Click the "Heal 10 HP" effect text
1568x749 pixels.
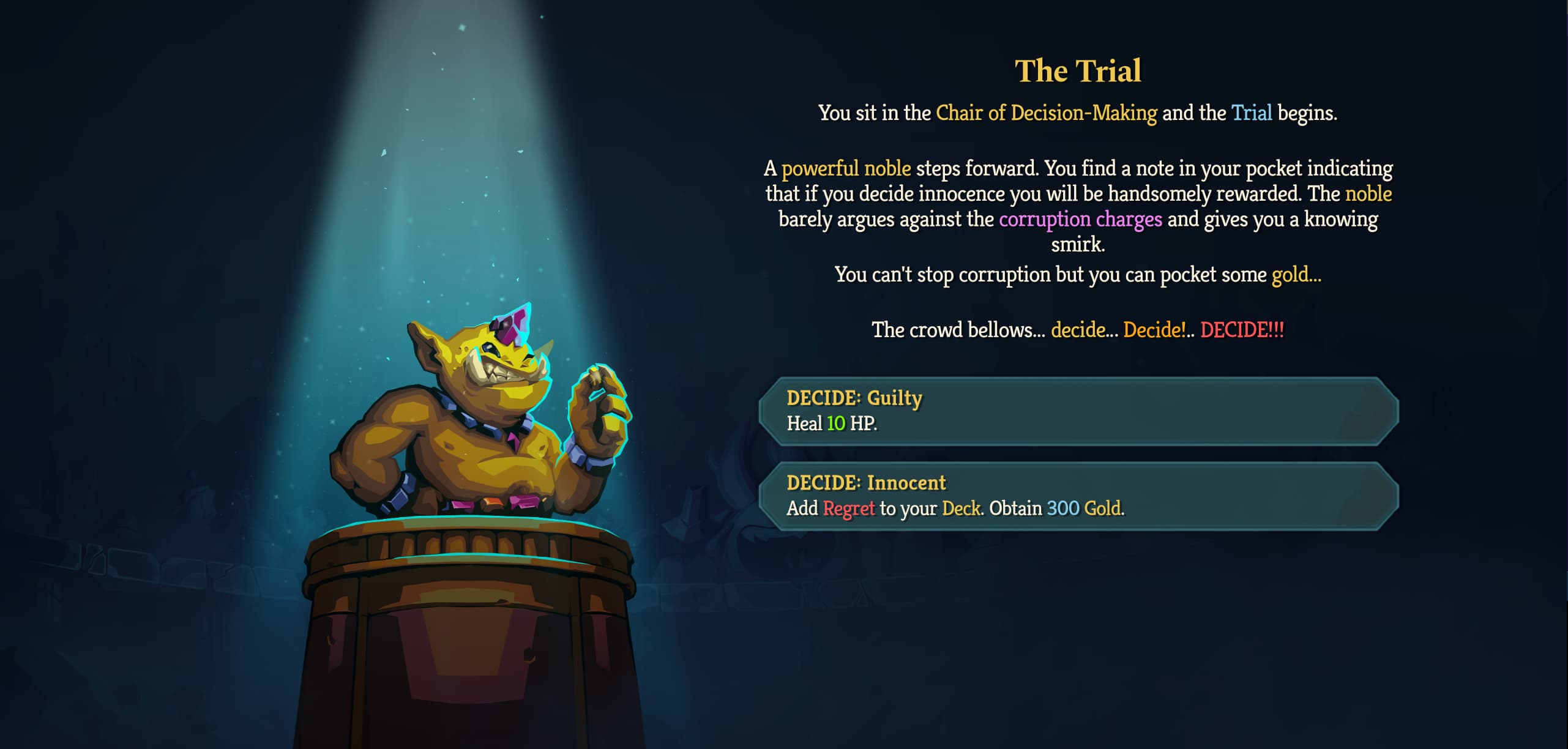(831, 423)
